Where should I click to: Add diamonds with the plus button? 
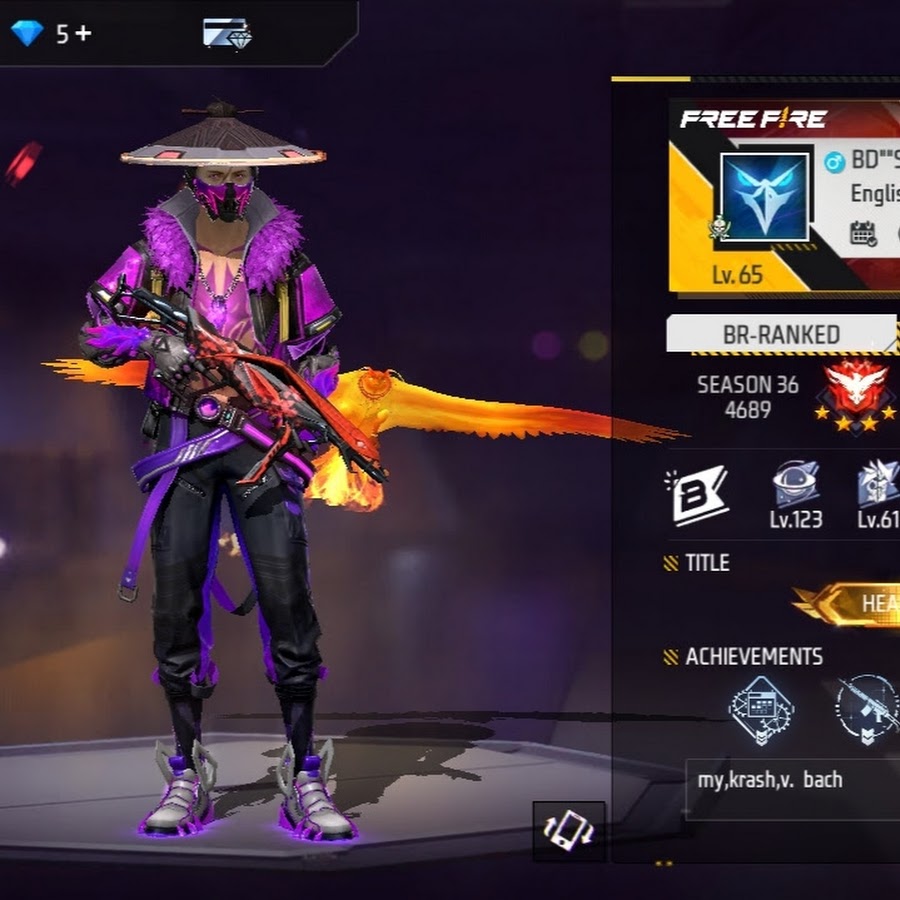coord(82,33)
